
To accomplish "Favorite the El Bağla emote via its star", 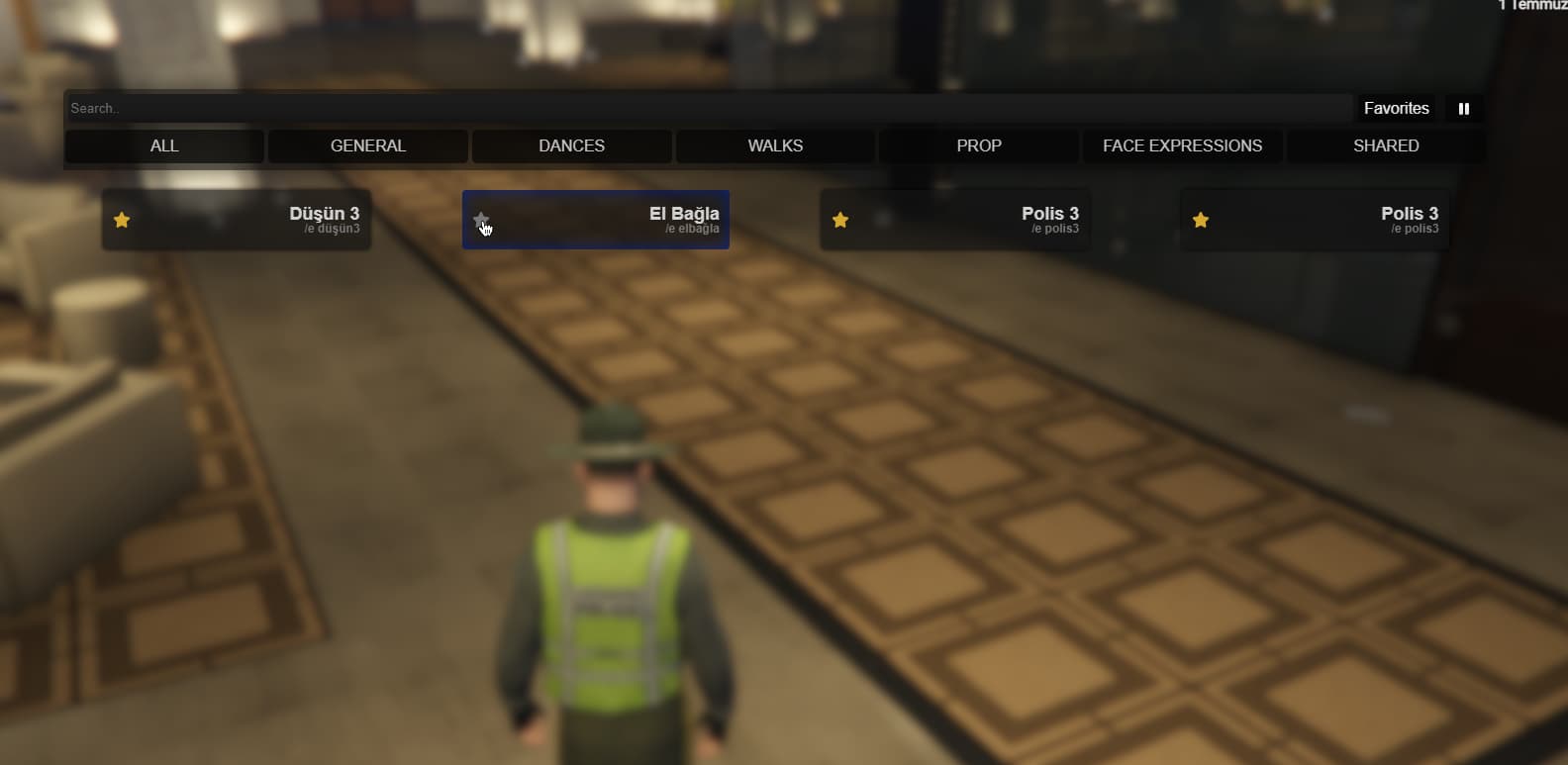I will (x=482, y=220).
